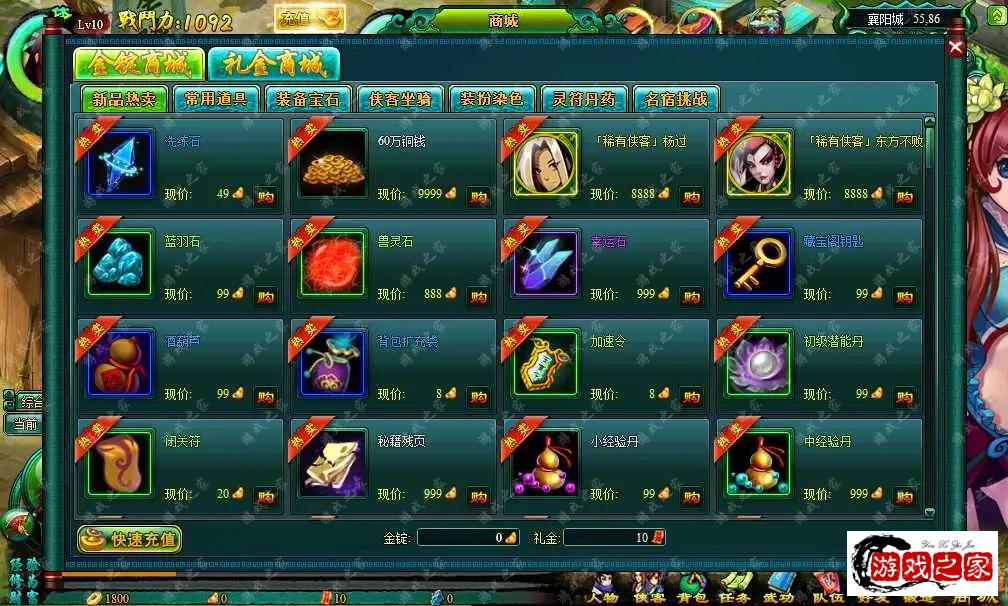Buy the 60万铜钱 coin pile
This screenshot has height=606, width=1008.
click(x=478, y=197)
